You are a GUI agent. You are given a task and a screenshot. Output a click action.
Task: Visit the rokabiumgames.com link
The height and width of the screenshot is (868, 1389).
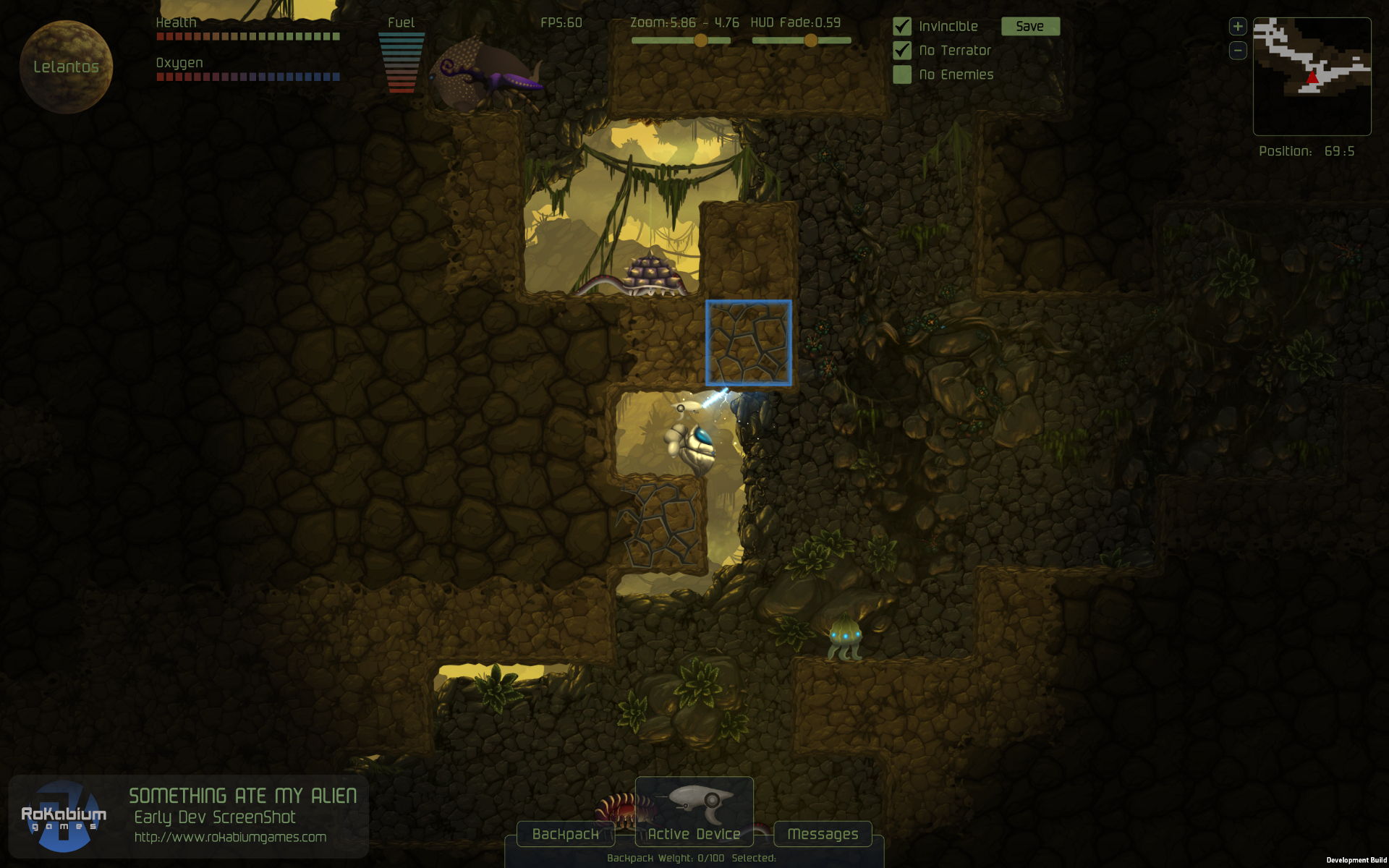tap(230, 837)
